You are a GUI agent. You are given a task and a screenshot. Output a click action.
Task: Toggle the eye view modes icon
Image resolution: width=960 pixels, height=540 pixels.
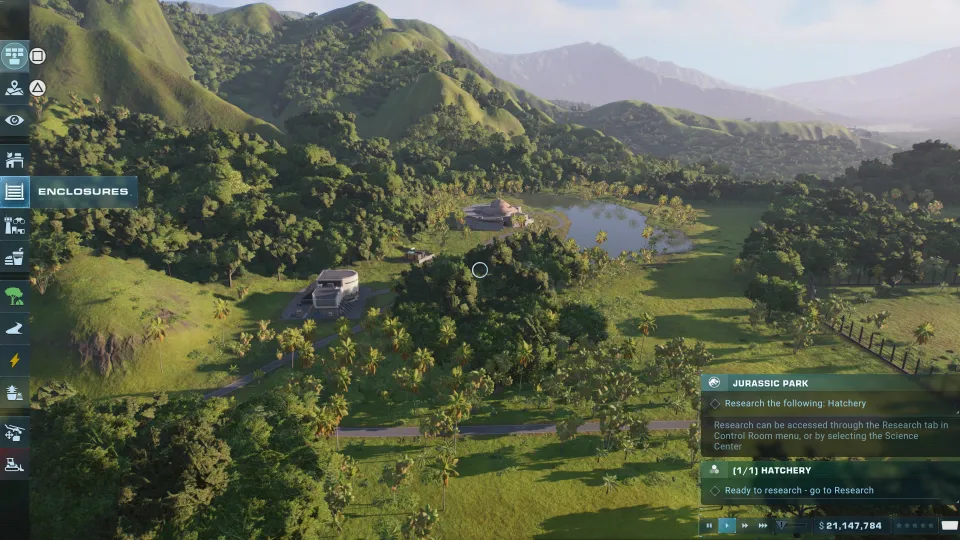pos(14,120)
